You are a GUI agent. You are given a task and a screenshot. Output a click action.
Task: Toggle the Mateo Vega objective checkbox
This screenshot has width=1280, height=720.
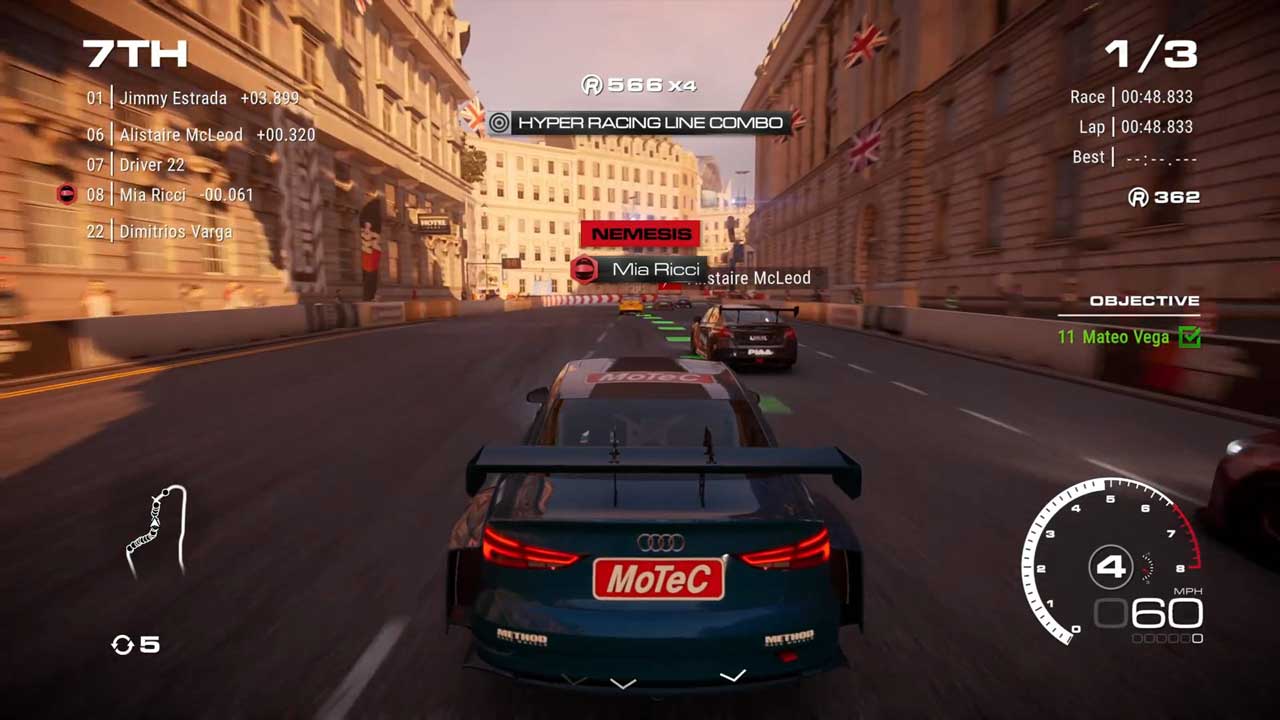[1190, 337]
